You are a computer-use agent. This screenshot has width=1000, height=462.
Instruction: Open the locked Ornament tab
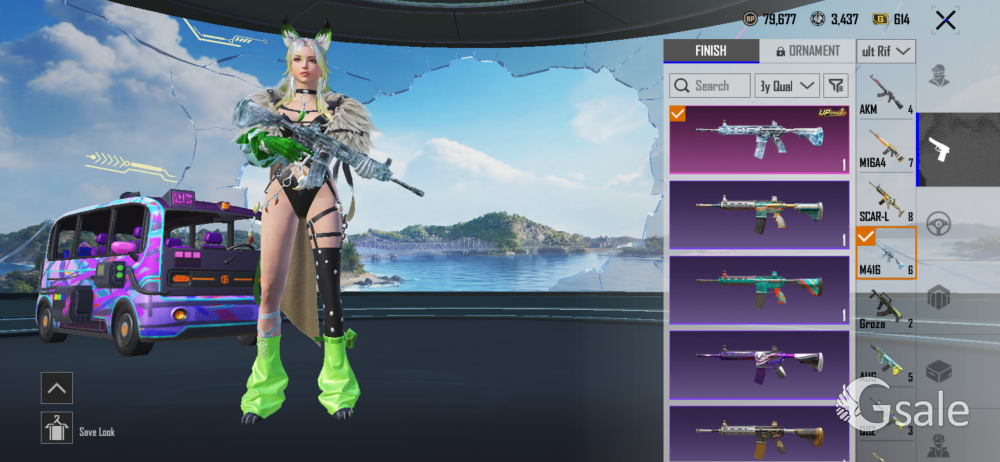(x=807, y=51)
